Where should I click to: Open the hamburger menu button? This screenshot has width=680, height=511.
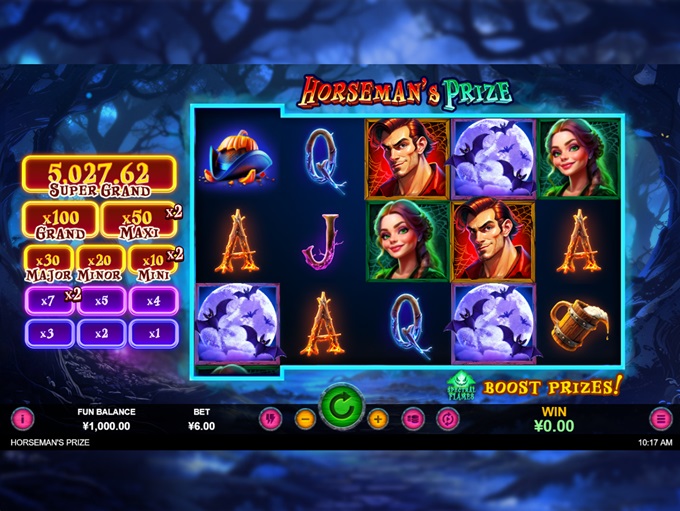(x=661, y=419)
